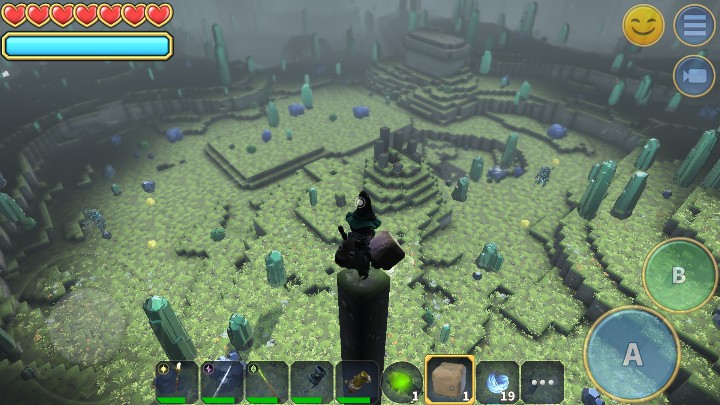This screenshot has width=720, height=405.
Task: Tap the round A action button
Action: click(632, 353)
